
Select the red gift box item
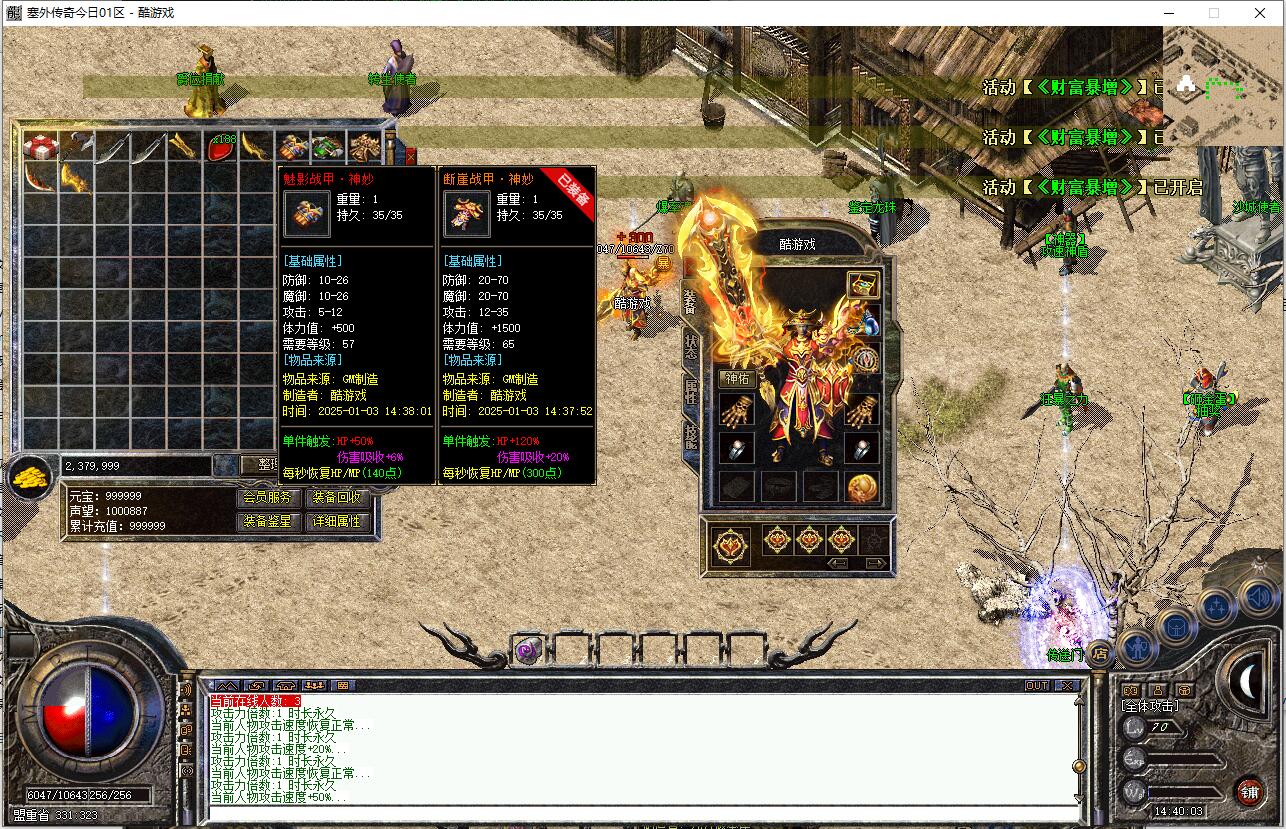tap(40, 147)
